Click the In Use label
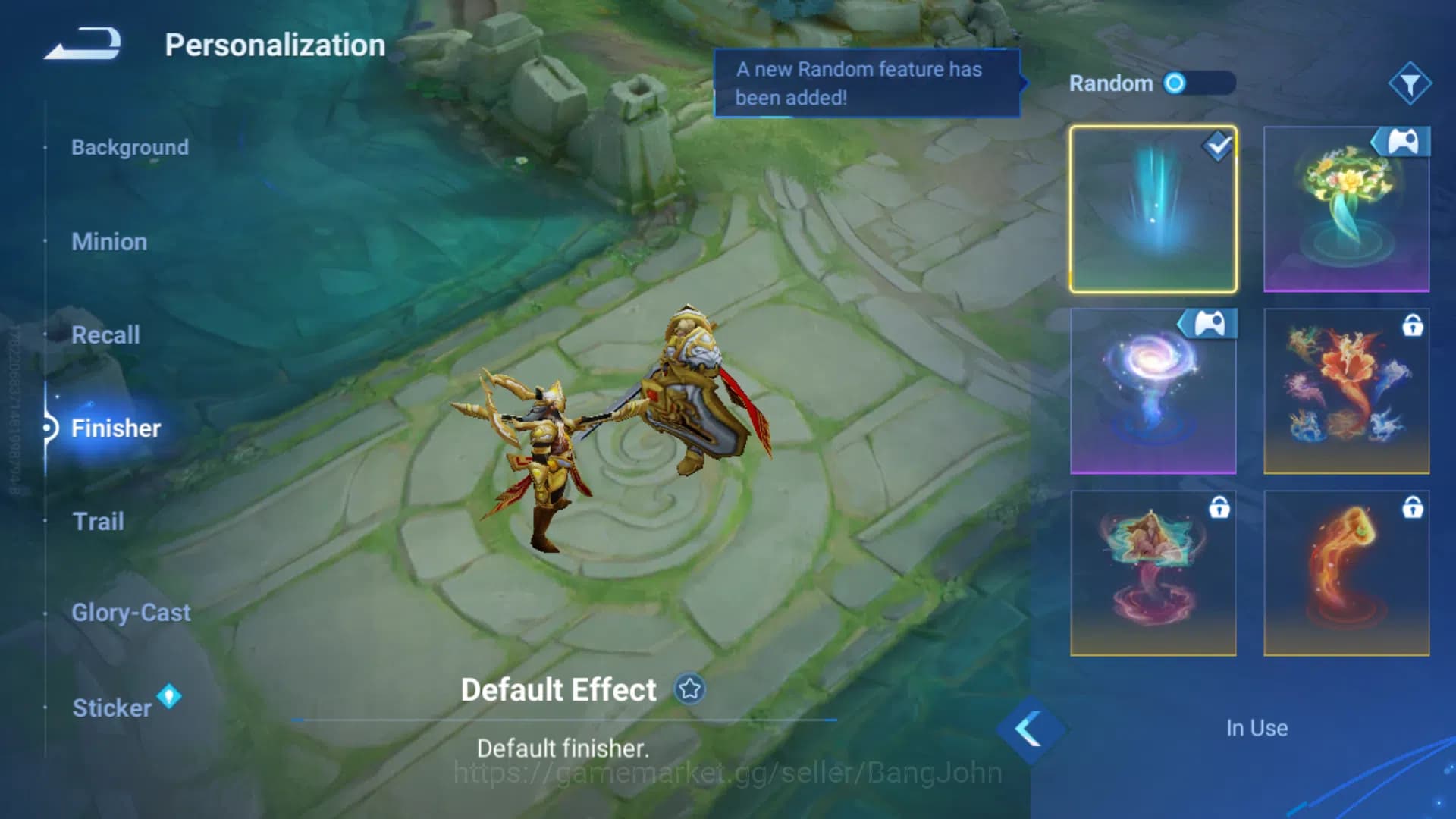1456x819 pixels. (1256, 728)
